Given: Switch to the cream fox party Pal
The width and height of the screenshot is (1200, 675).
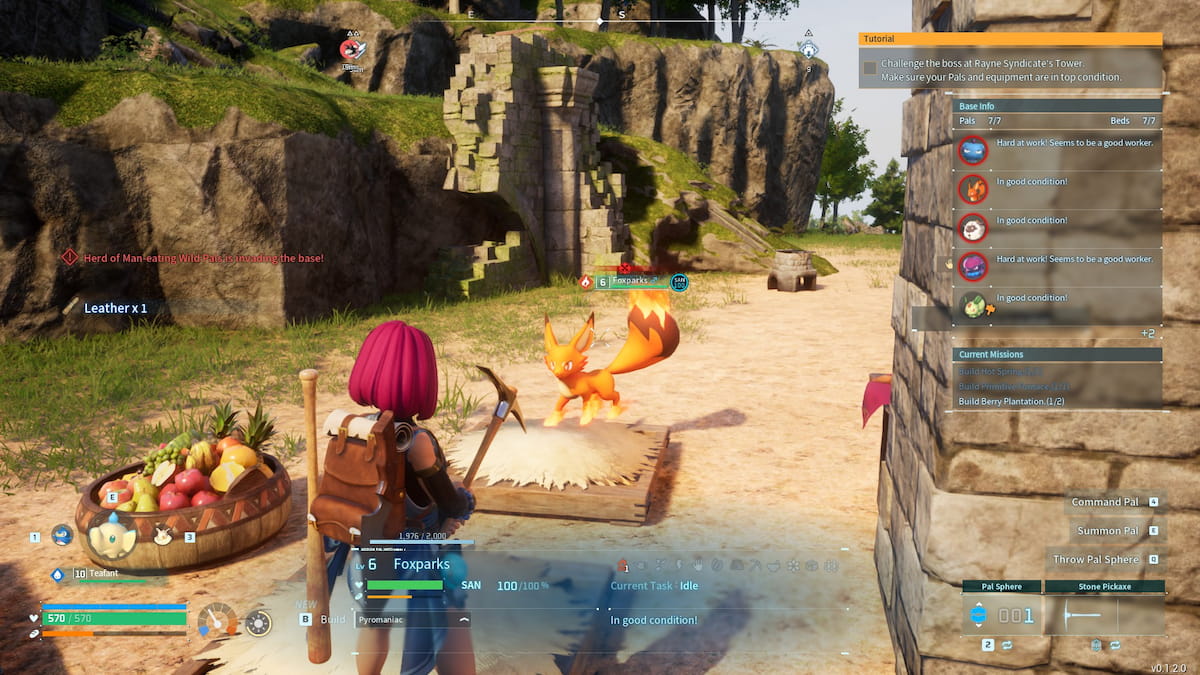Looking at the screenshot, I should coord(162,536).
